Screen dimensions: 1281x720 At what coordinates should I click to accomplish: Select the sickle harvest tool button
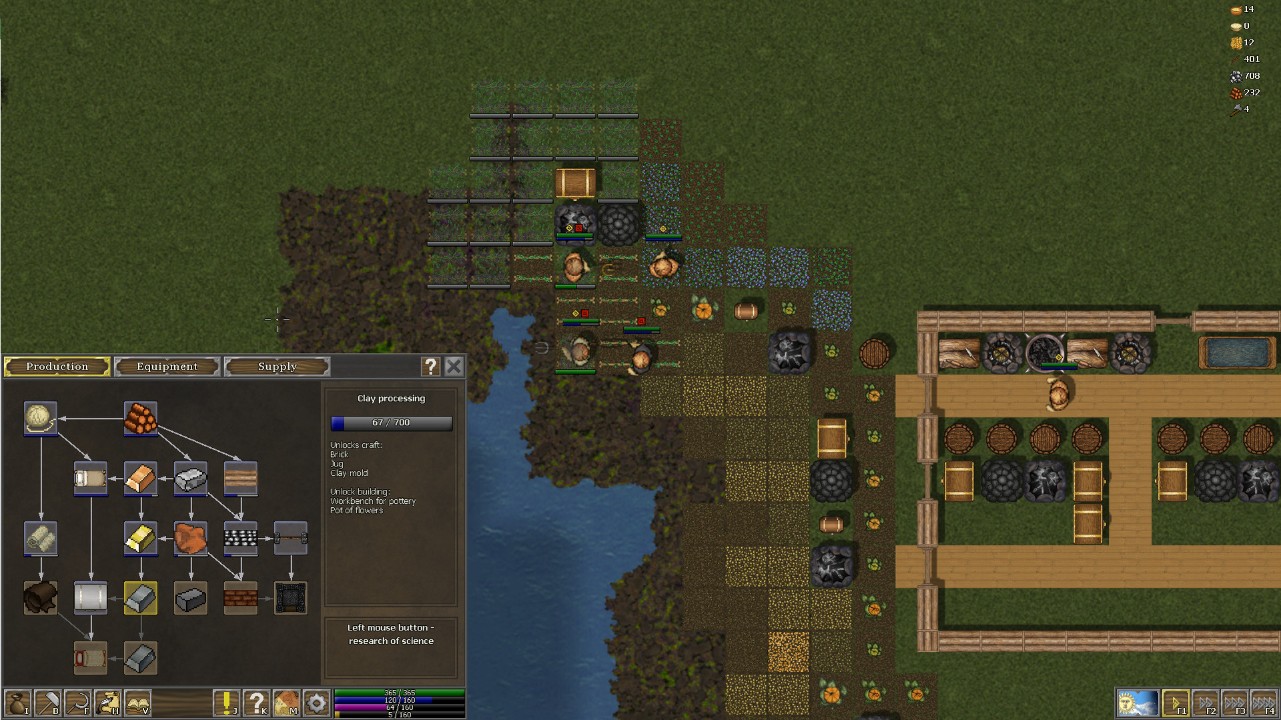click(x=77, y=703)
